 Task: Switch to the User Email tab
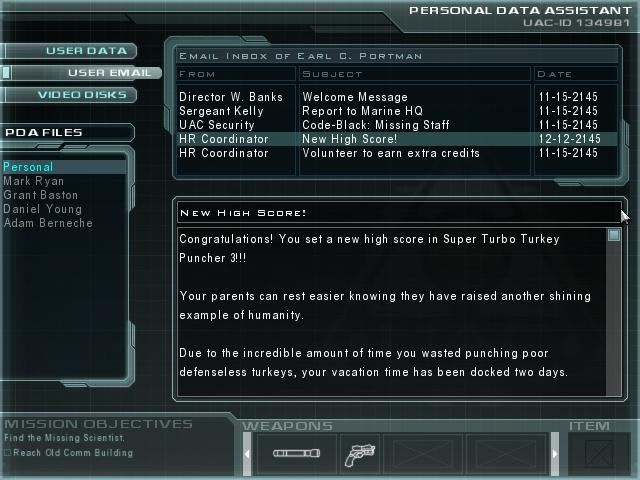[100, 73]
